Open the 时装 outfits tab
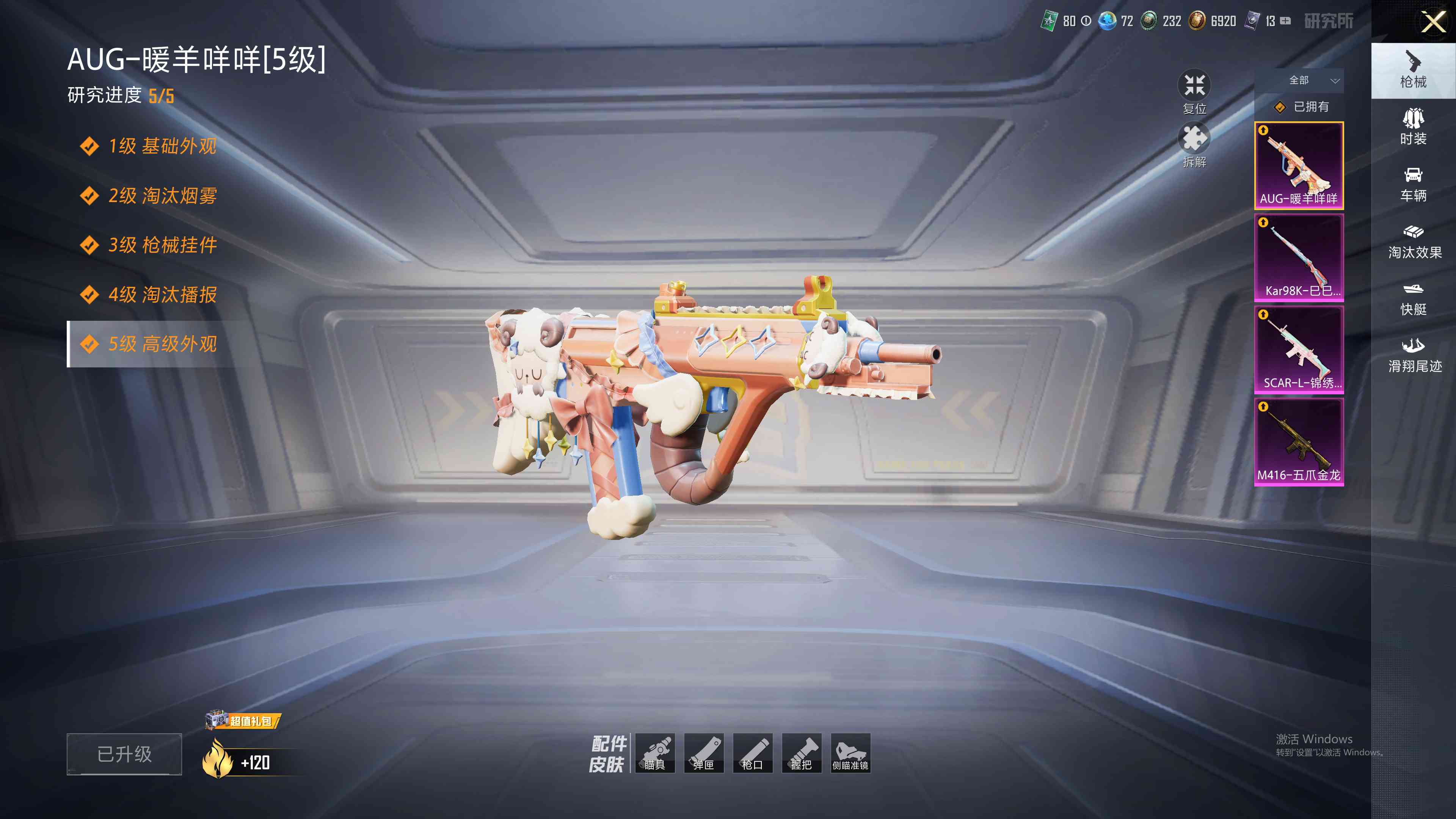 pyautogui.click(x=1413, y=127)
